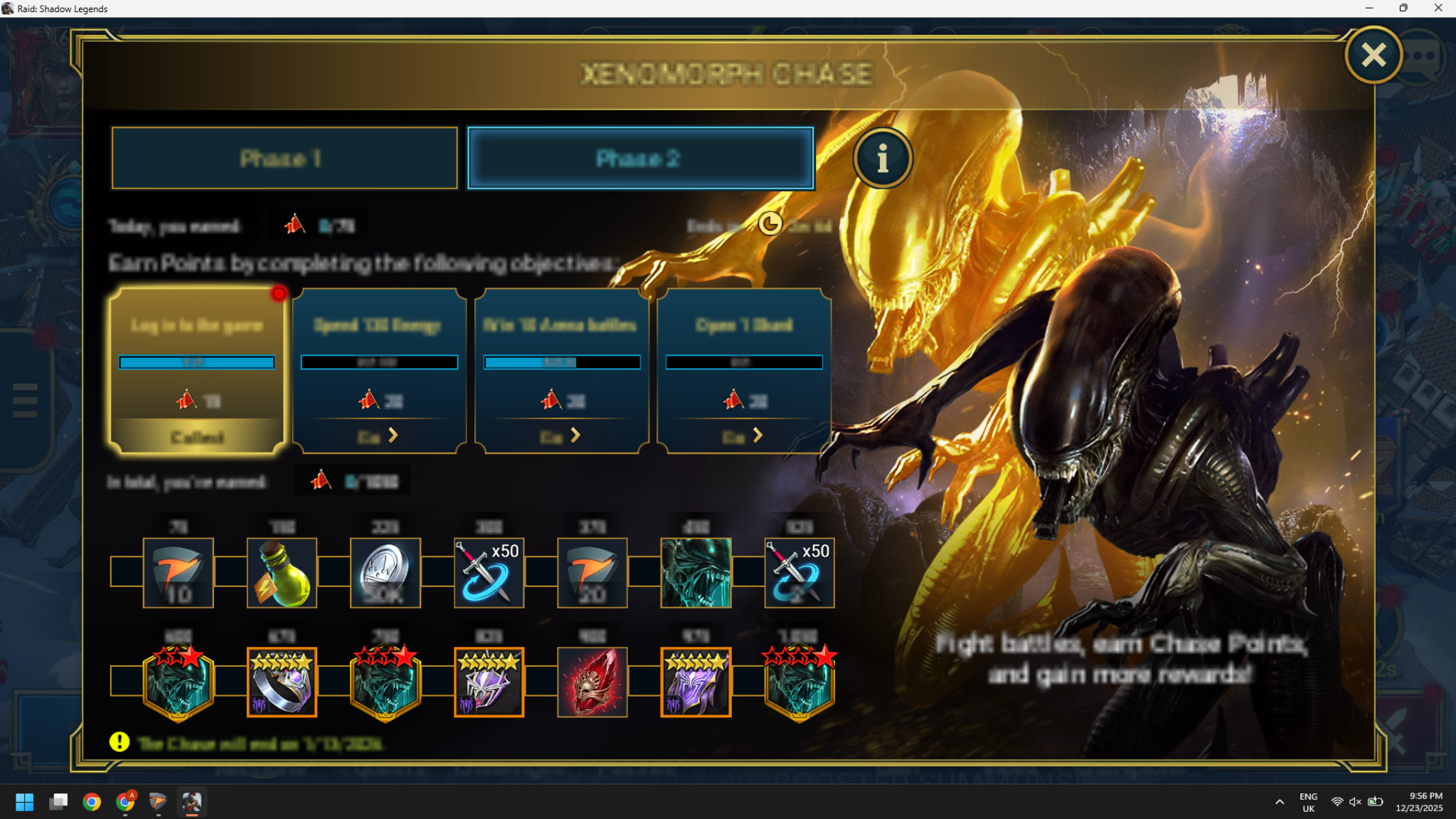Click the 50K Silver reward icon
The image size is (1456, 819).
point(385,573)
